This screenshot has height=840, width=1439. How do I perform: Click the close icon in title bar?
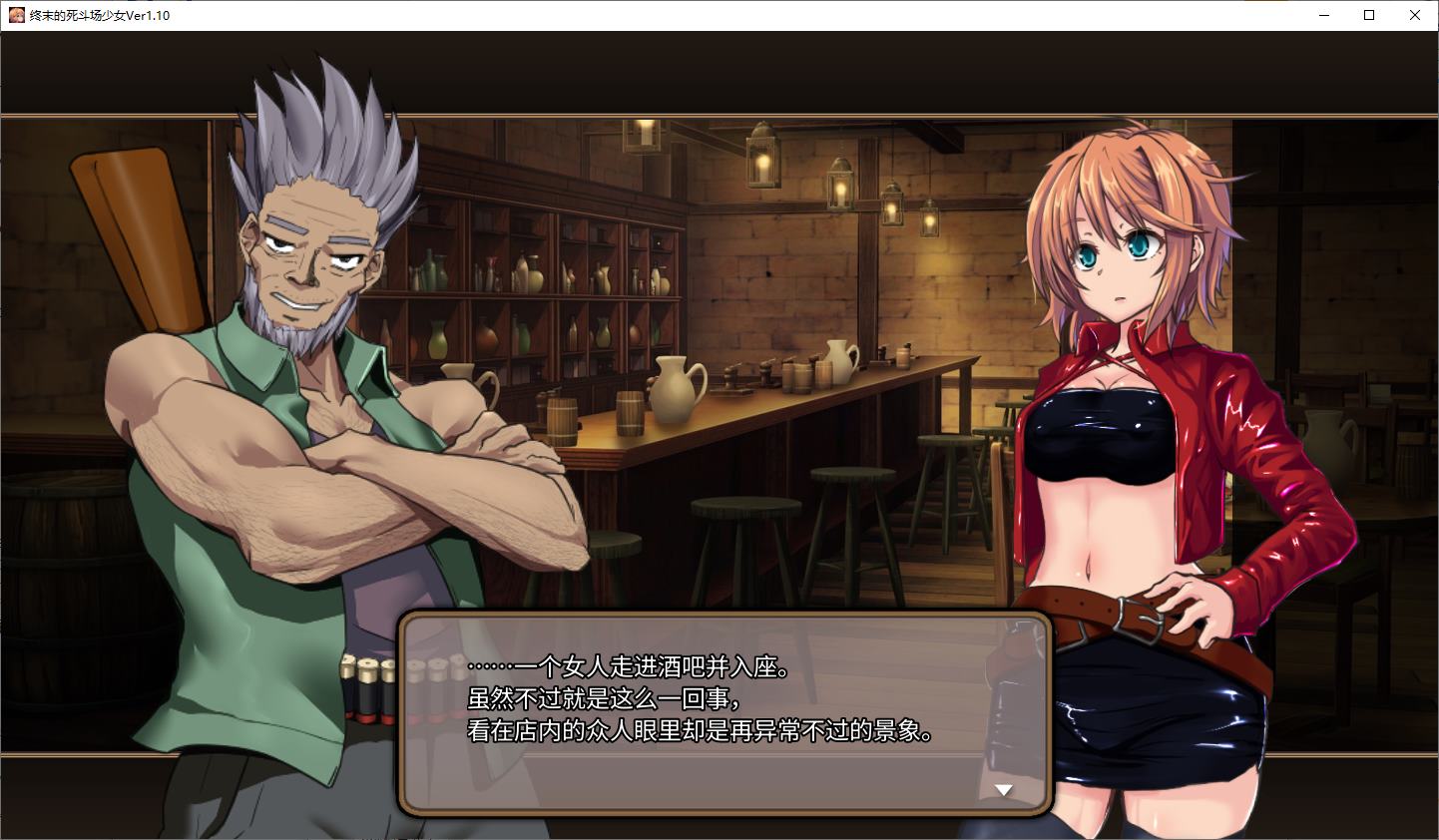click(1414, 15)
